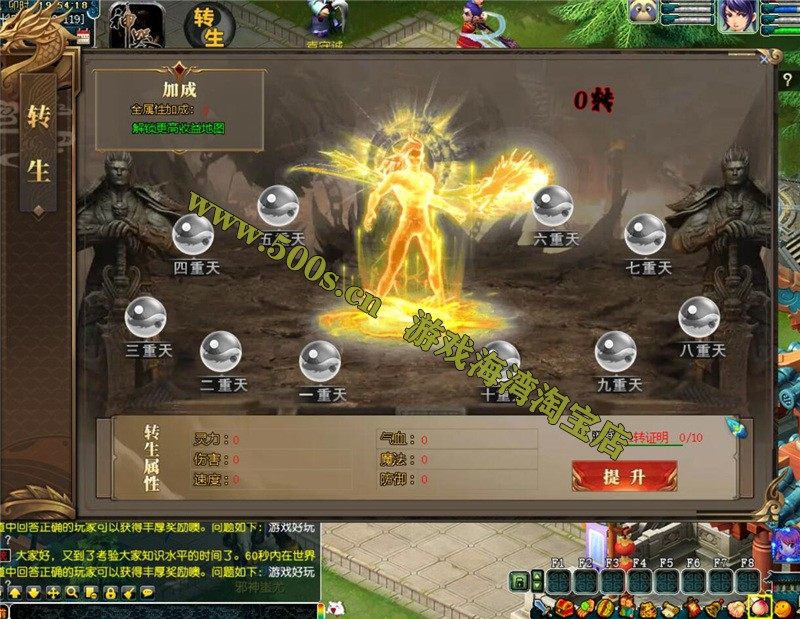The width and height of the screenshot is (800, 619).
Task: Pick the 四重天 orb
Action: 193,235
